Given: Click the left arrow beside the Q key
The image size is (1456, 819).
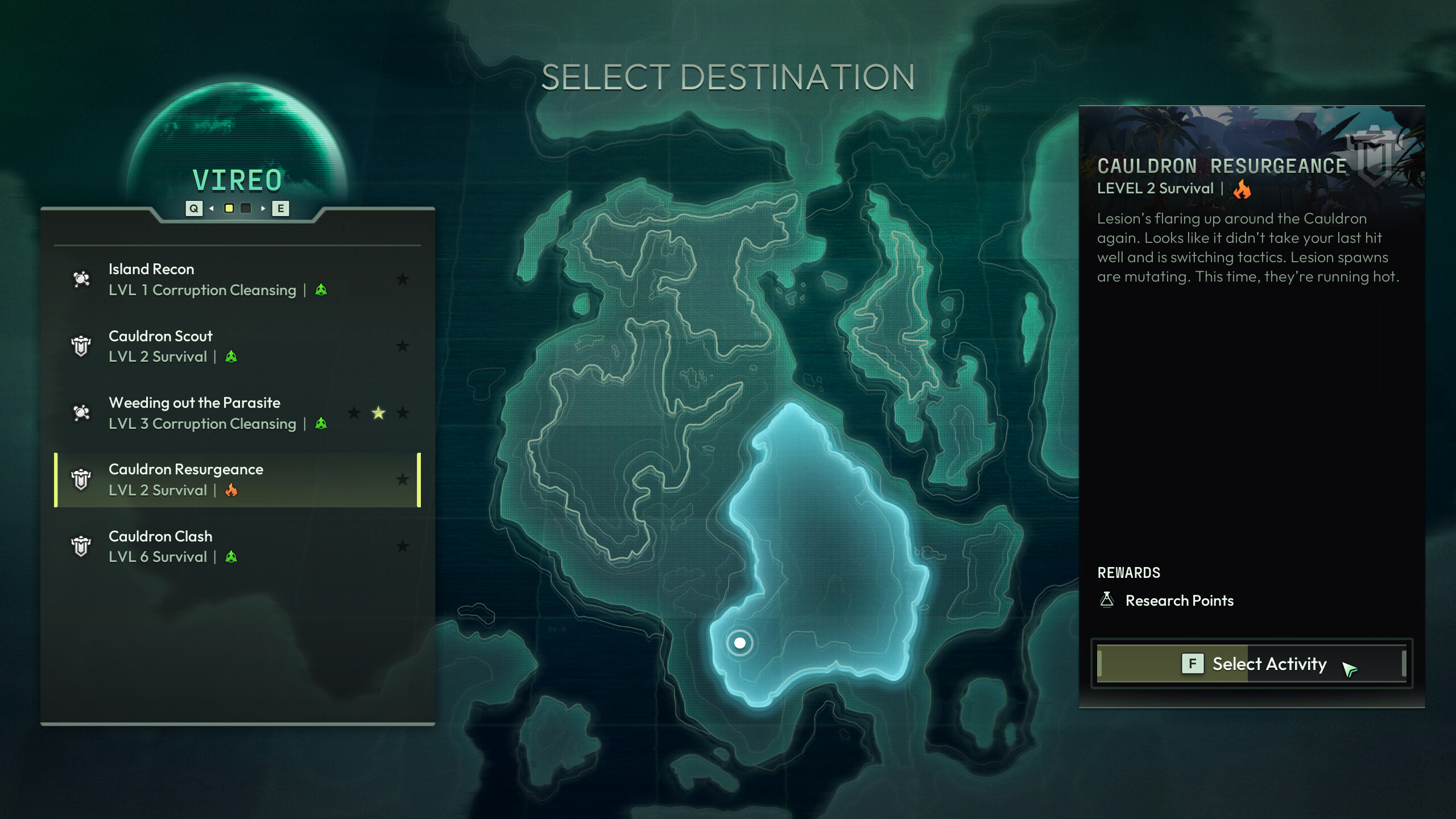Looking at the screenshot, I should [213, 209].
